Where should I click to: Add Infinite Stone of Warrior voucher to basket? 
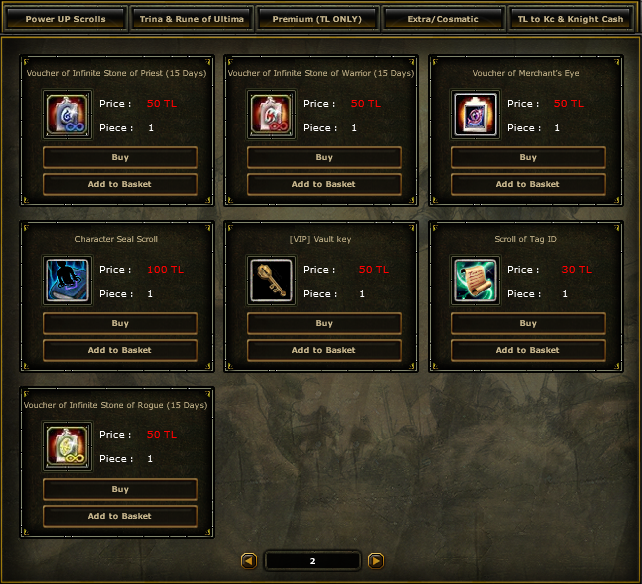[x=324, y=184]
